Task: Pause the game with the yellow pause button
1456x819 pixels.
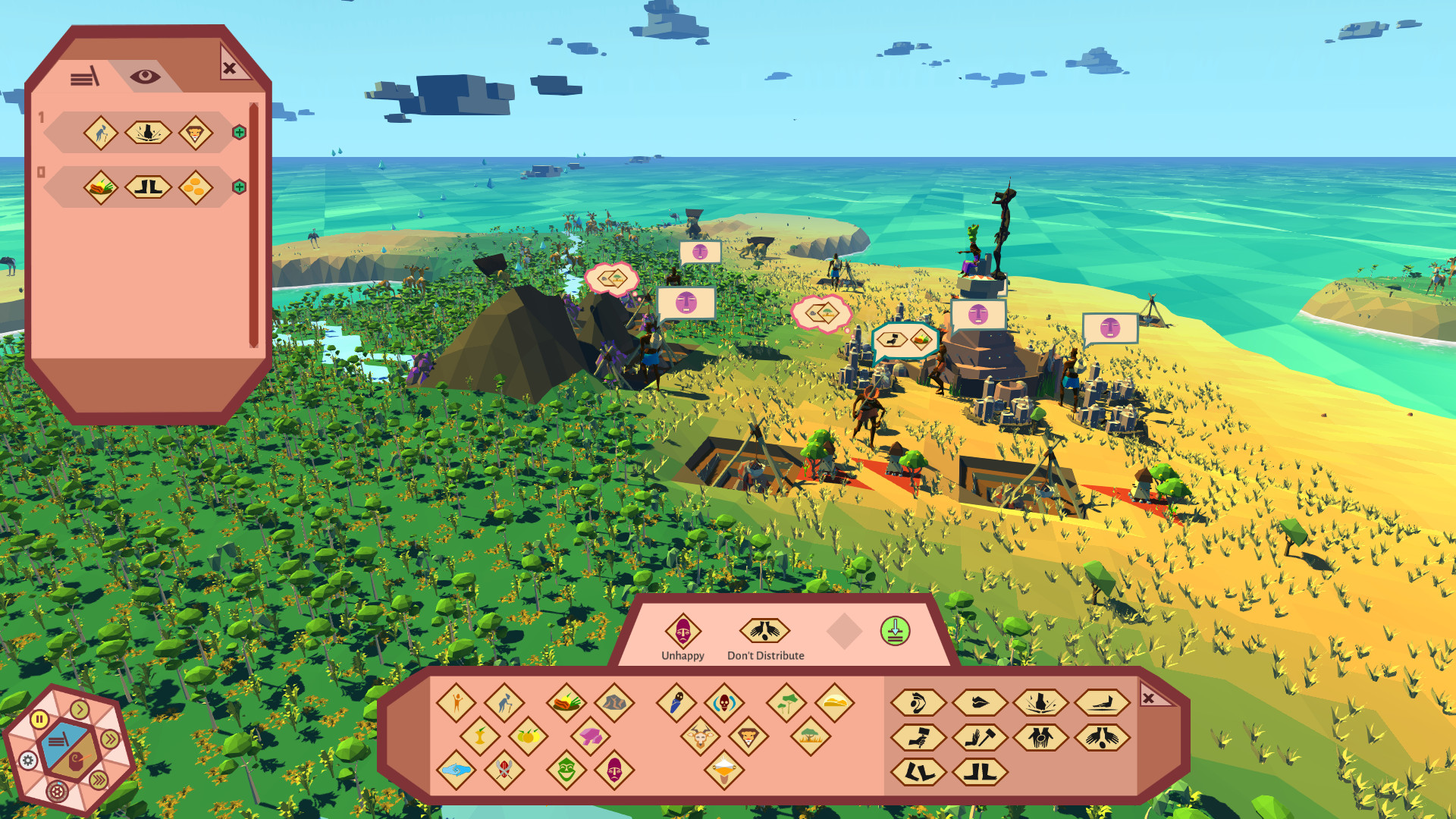Action: (39, 719)
